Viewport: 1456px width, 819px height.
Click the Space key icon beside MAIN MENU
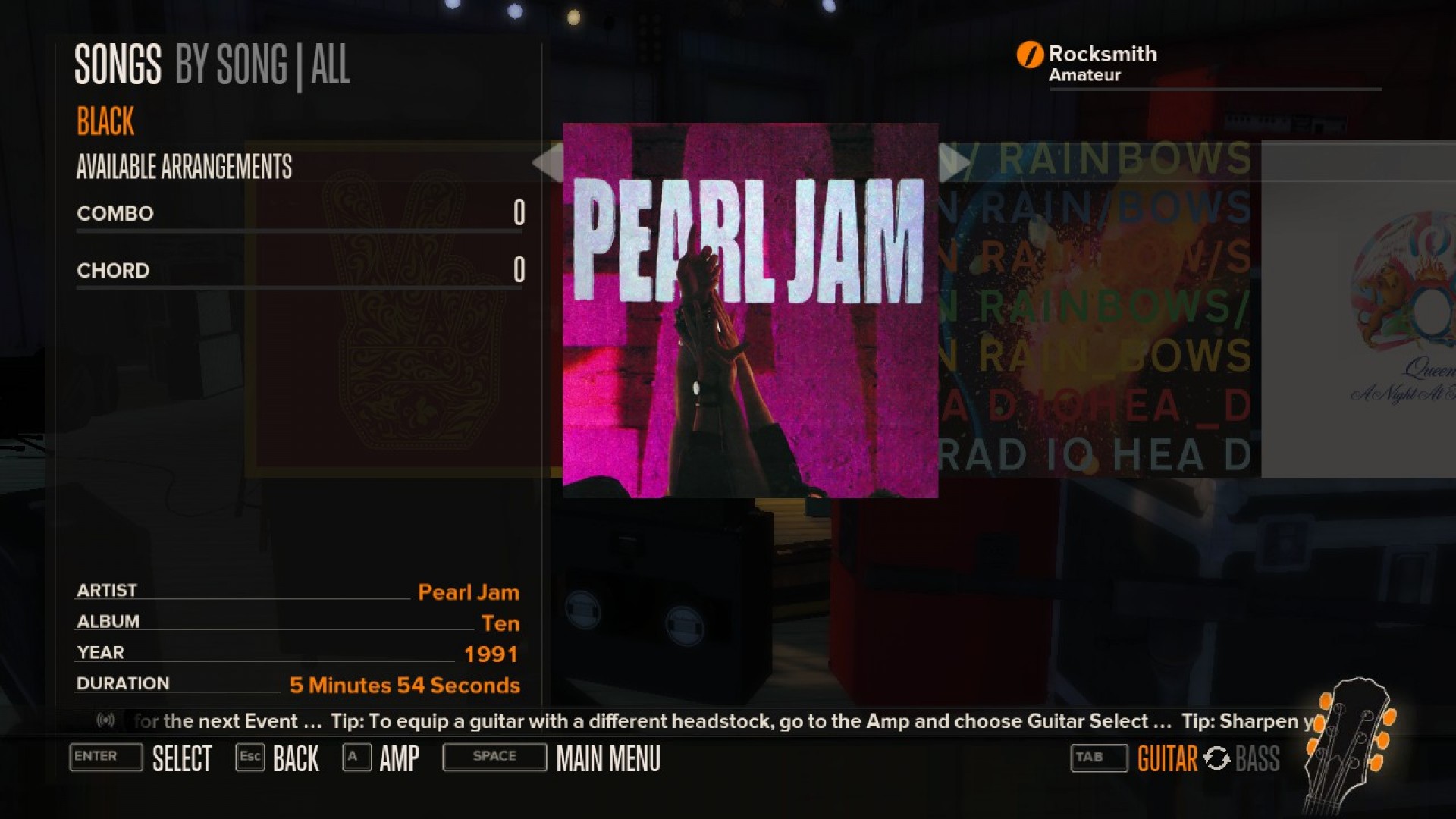(x=494, y=756)
